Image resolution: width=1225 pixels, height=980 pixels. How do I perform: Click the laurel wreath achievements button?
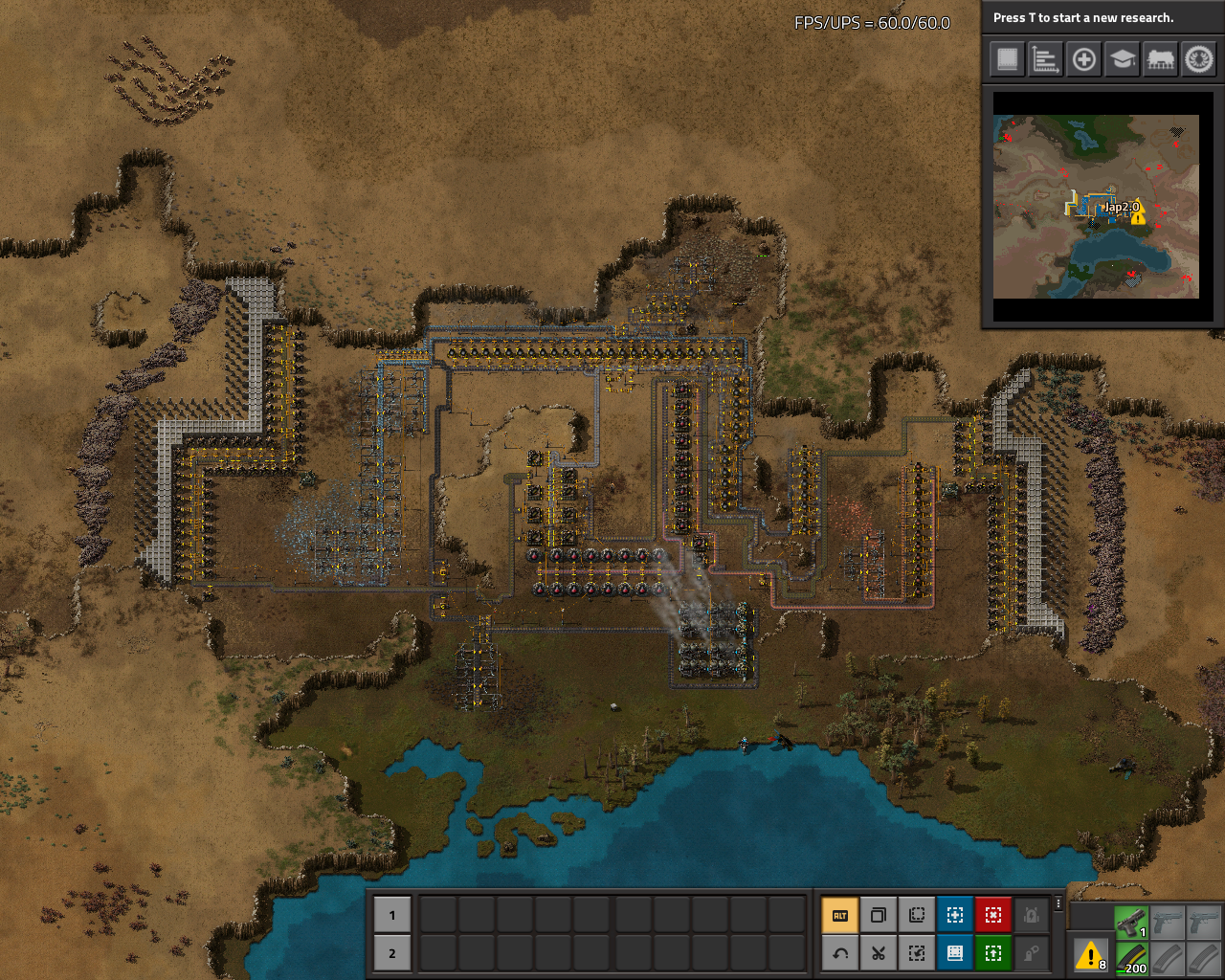point(1198,59)
